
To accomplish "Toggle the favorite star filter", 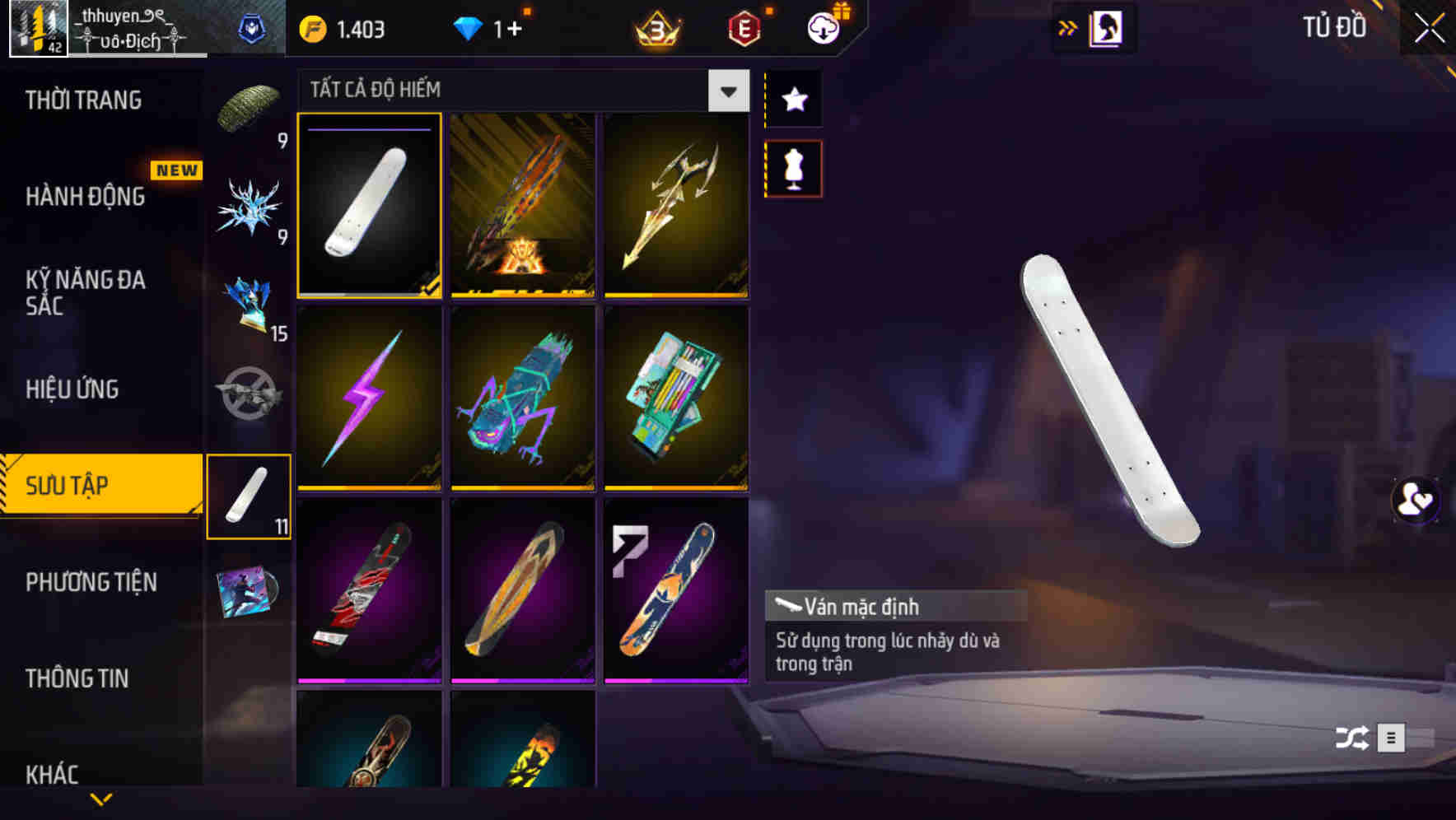I will click(792, 100).
